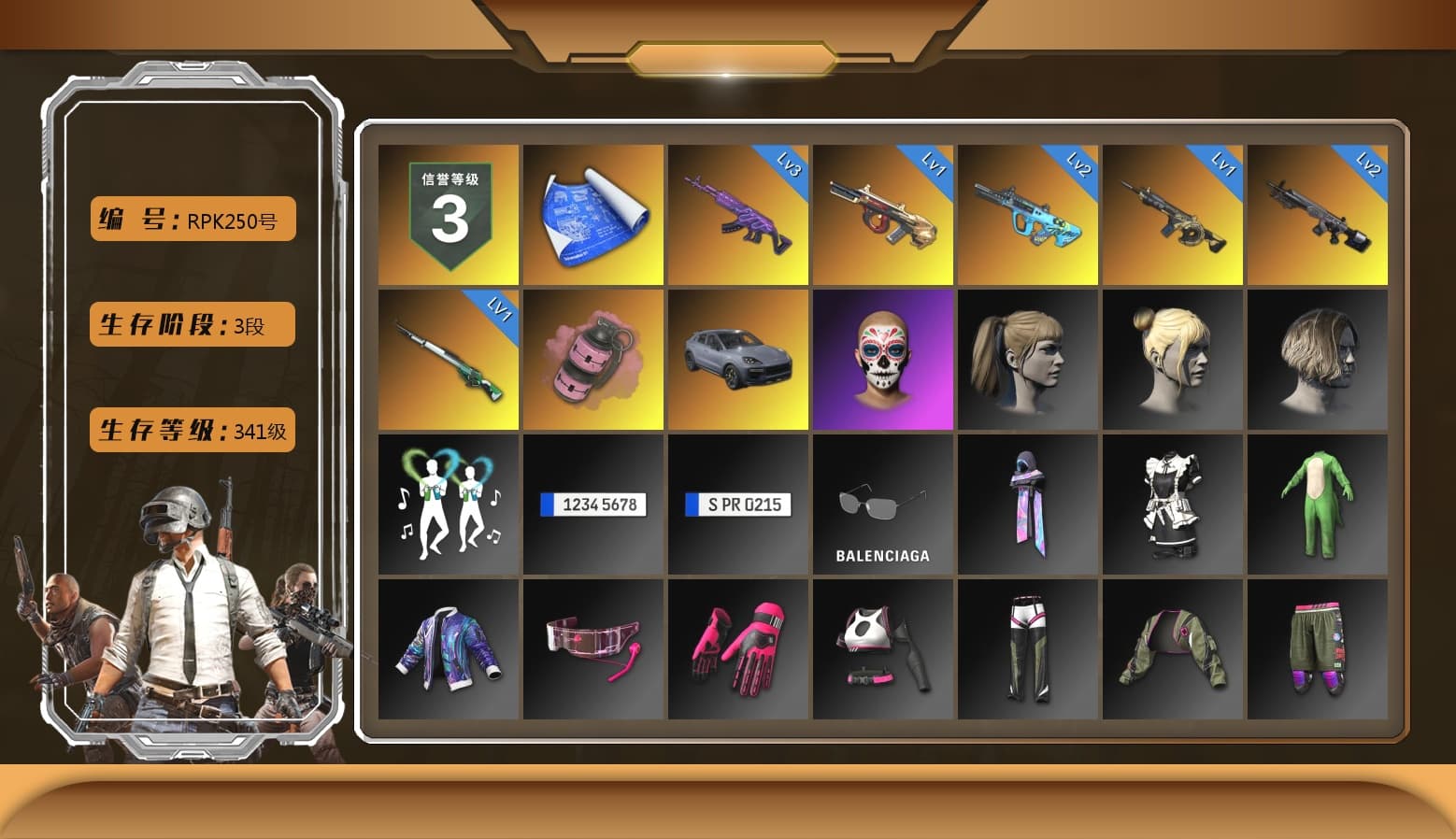Open the Porsche Cayenne vehicle skin
Viewport: 1456px width, 839px height.
737,358
